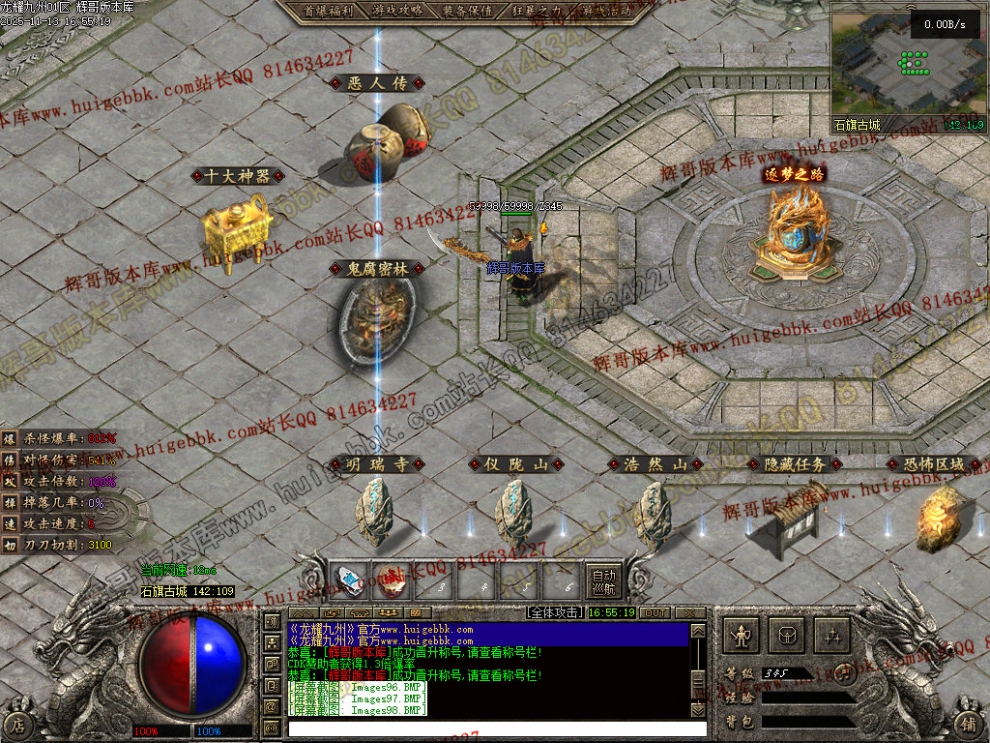Click the minimap of 石旗古城
Image resolution: width=990 pixels, height=743 pixels.
908,65
